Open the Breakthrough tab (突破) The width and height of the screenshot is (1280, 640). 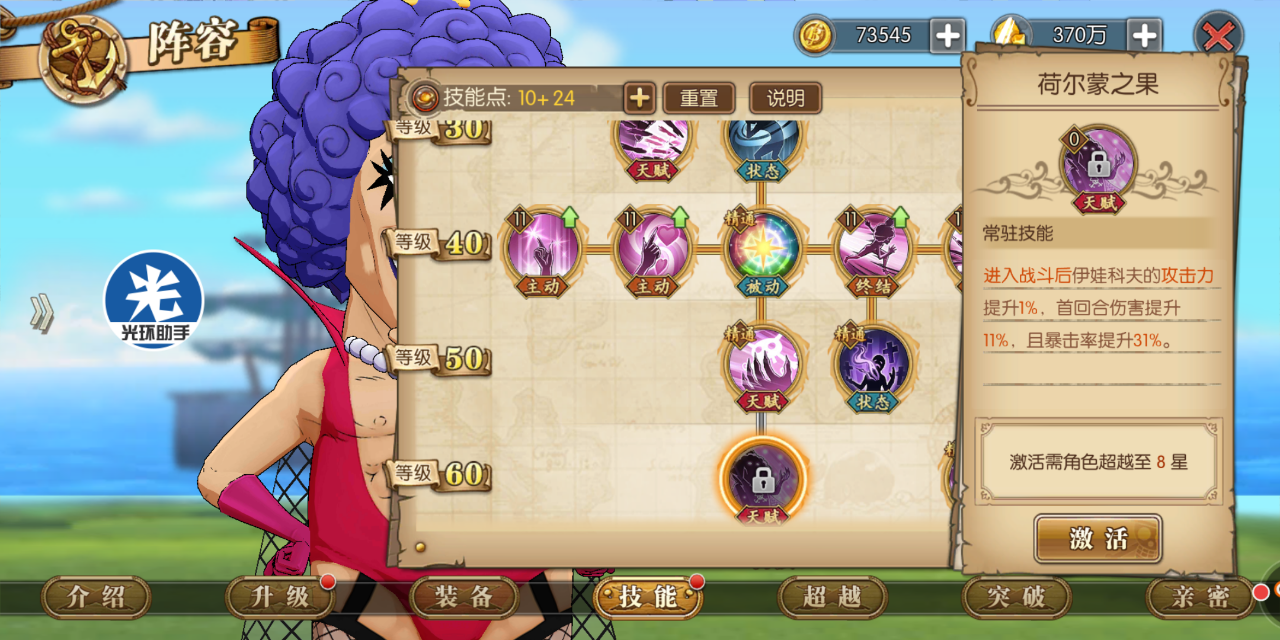pos(1016,598)
